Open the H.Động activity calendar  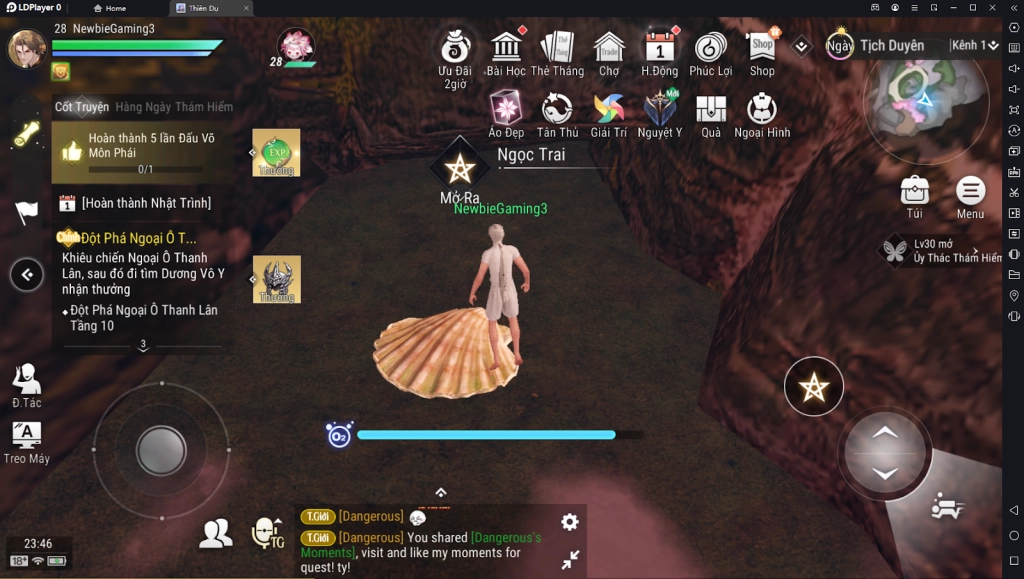[x=660, y=48]
